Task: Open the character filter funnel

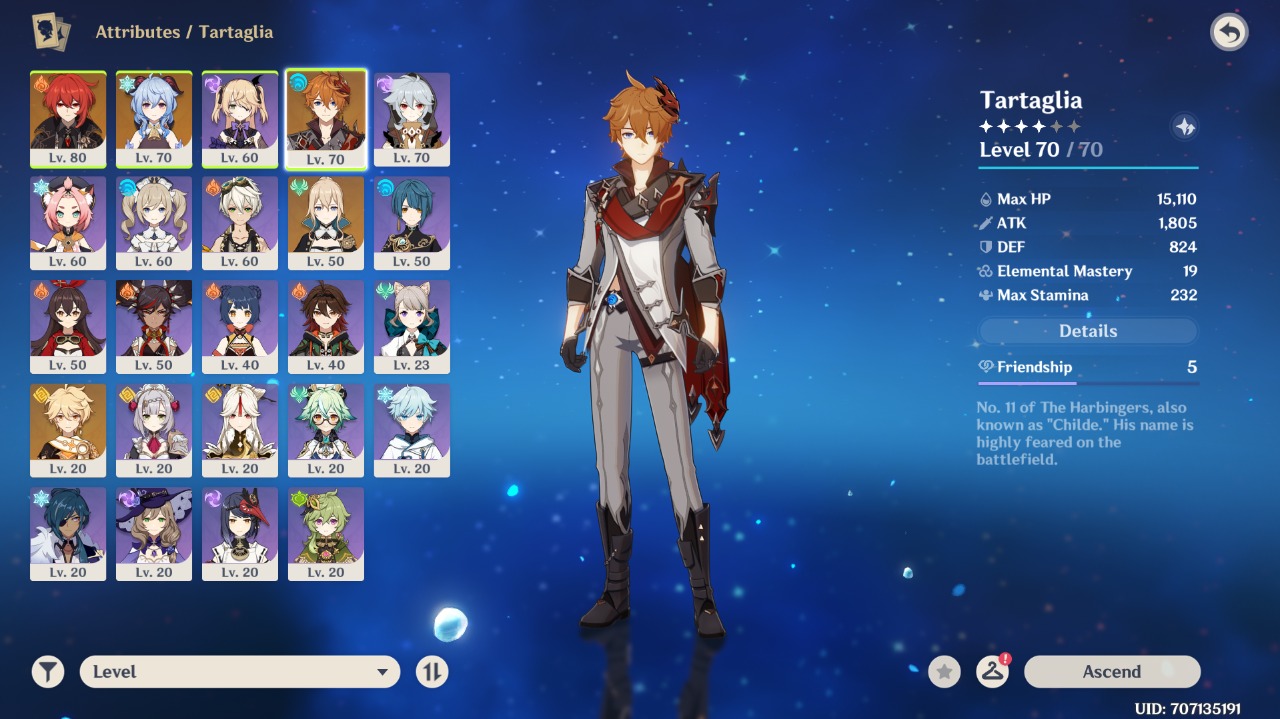Action: pos(47,672)
